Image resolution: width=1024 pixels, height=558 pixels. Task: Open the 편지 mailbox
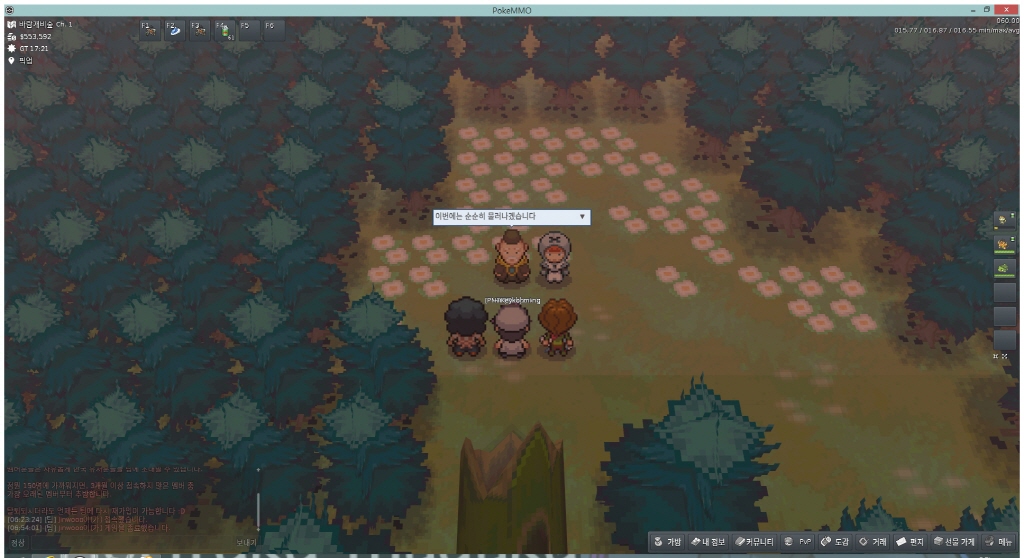[910, 541]
